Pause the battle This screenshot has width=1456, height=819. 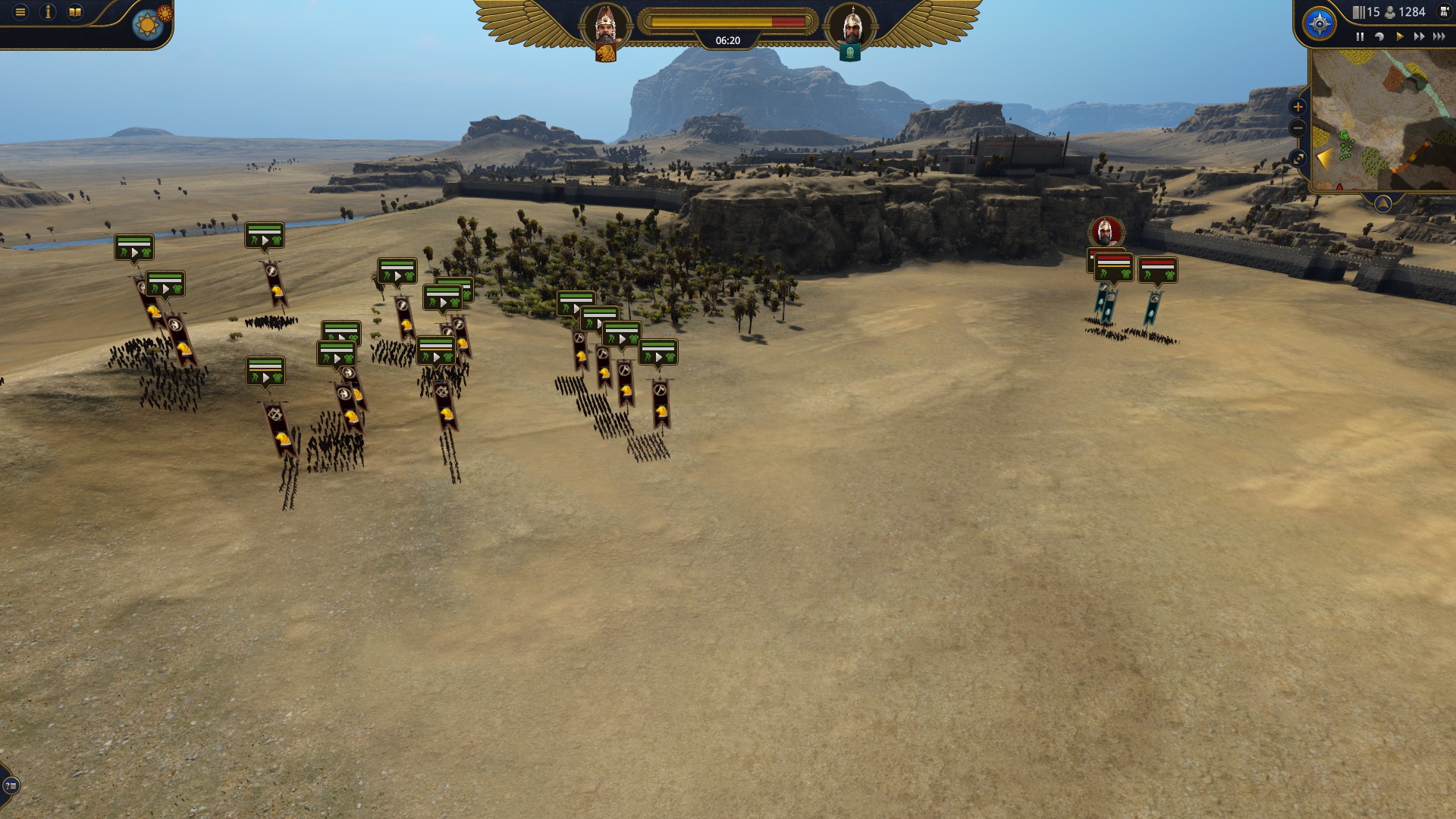point(1360,36)
